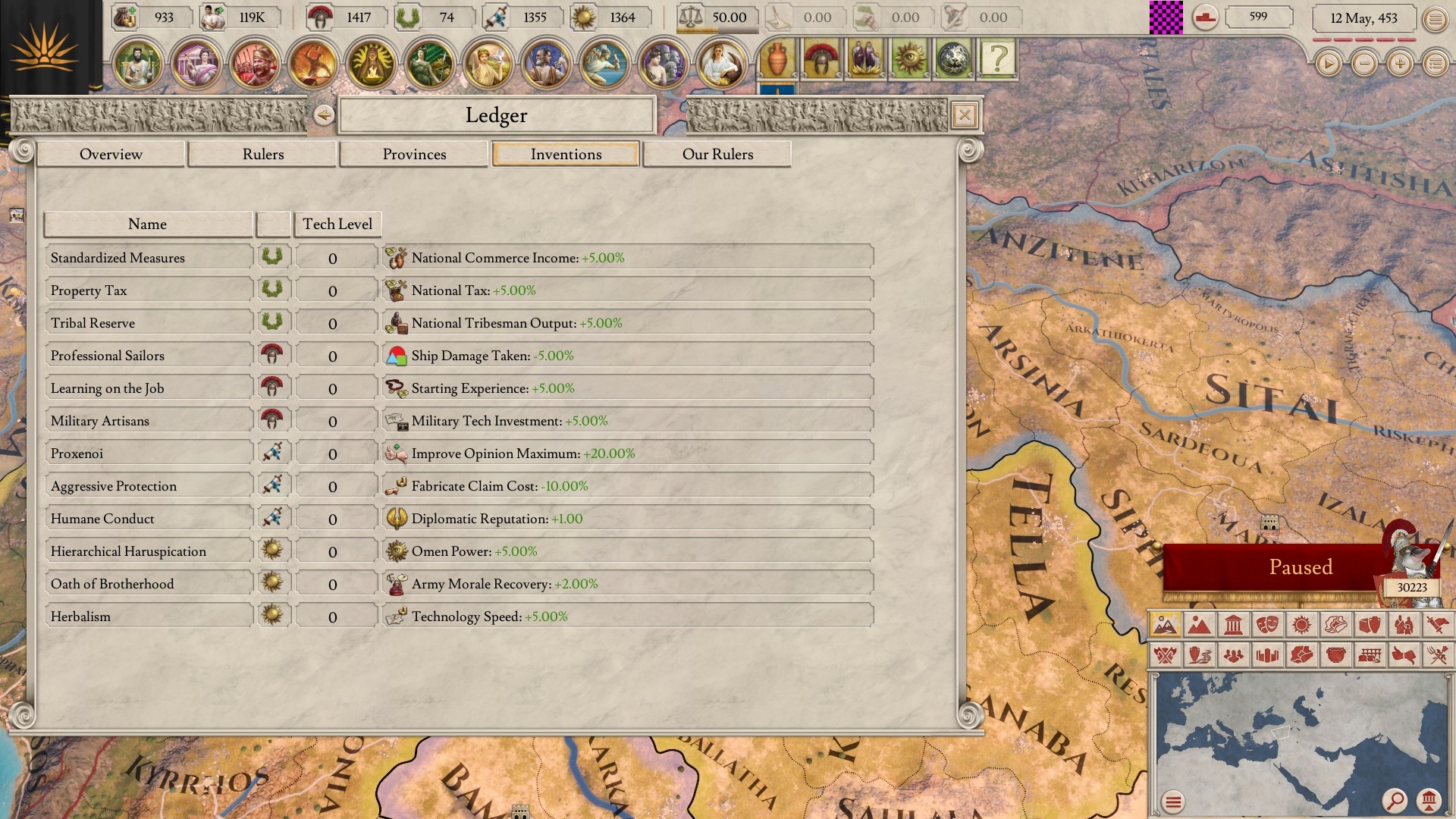
Task: Select the Inventions tab
Action: [x=566, y=154]
